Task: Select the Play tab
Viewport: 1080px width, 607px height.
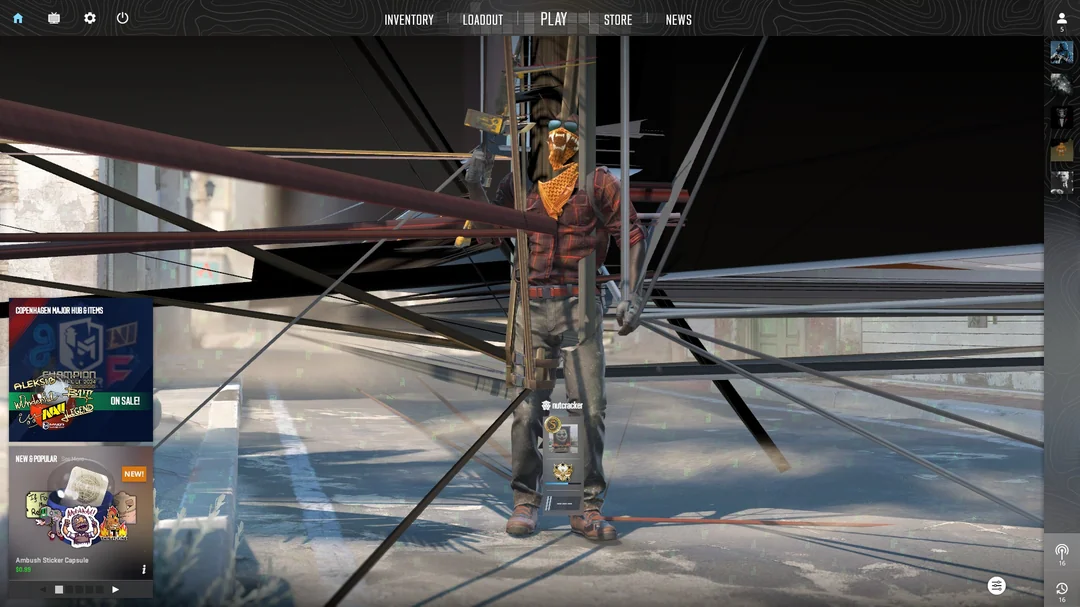Action: [553, 19]
